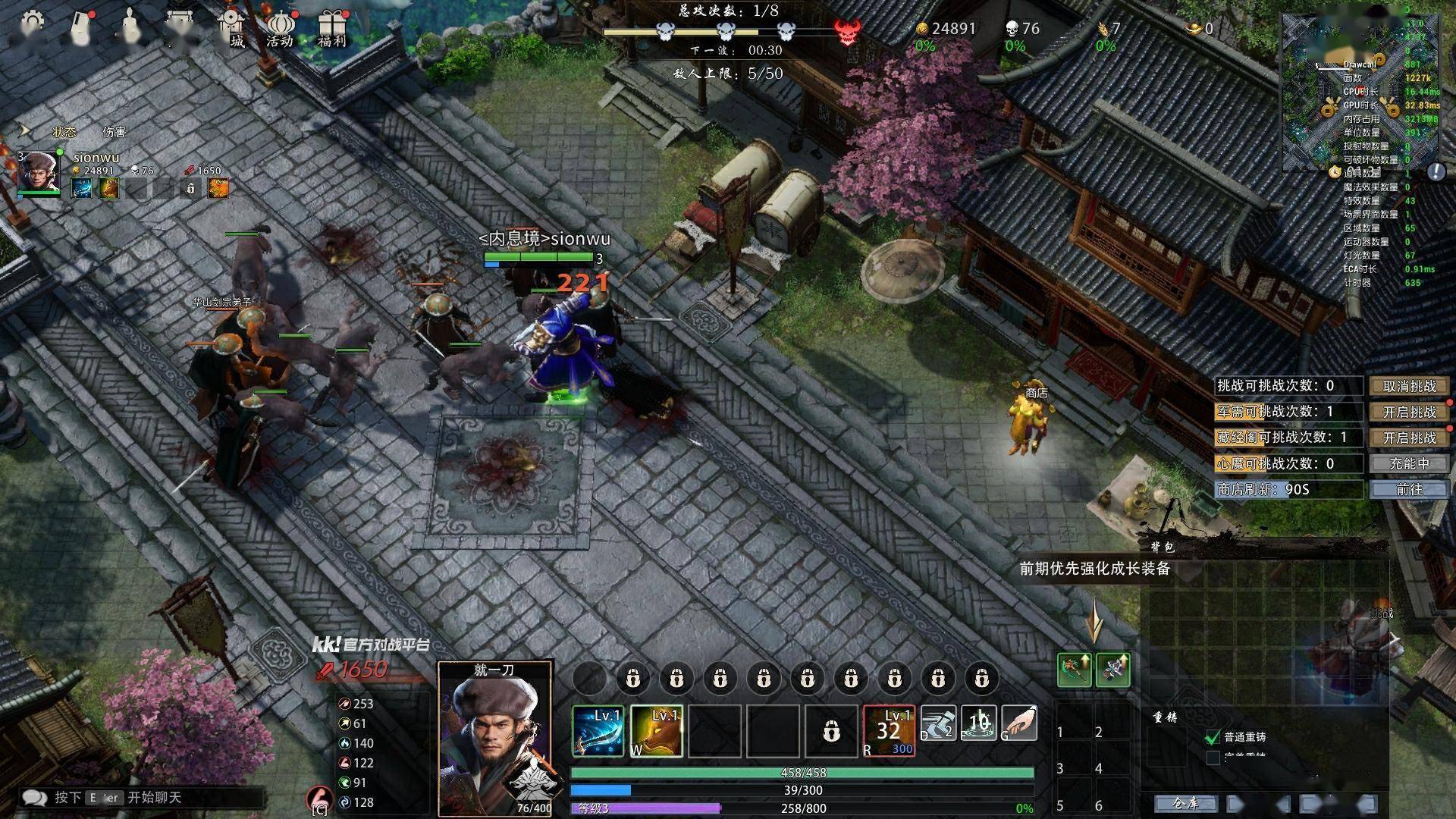
Task: Use the D dash boots ability
Action: [x=938, y=723]
